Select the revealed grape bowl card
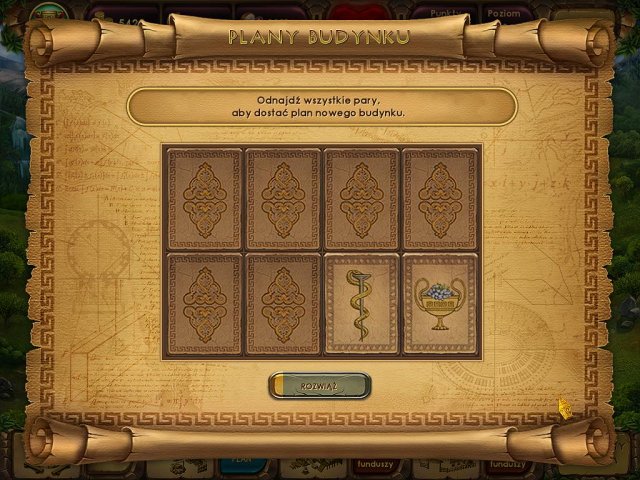 point(440,304)
